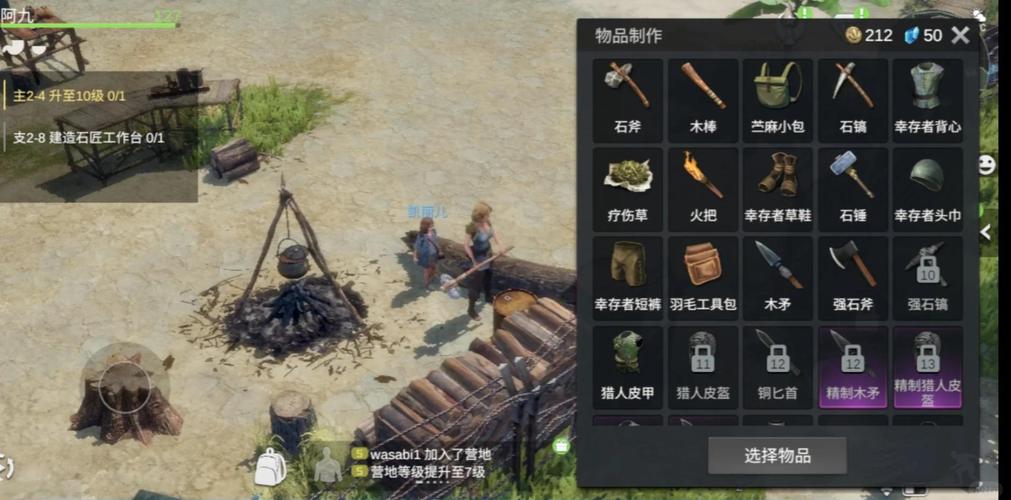Screen dimensions: 1011x500
Task: Select the 幸存者草鞋 sandals recipe
Action: (x=777, y=188)
